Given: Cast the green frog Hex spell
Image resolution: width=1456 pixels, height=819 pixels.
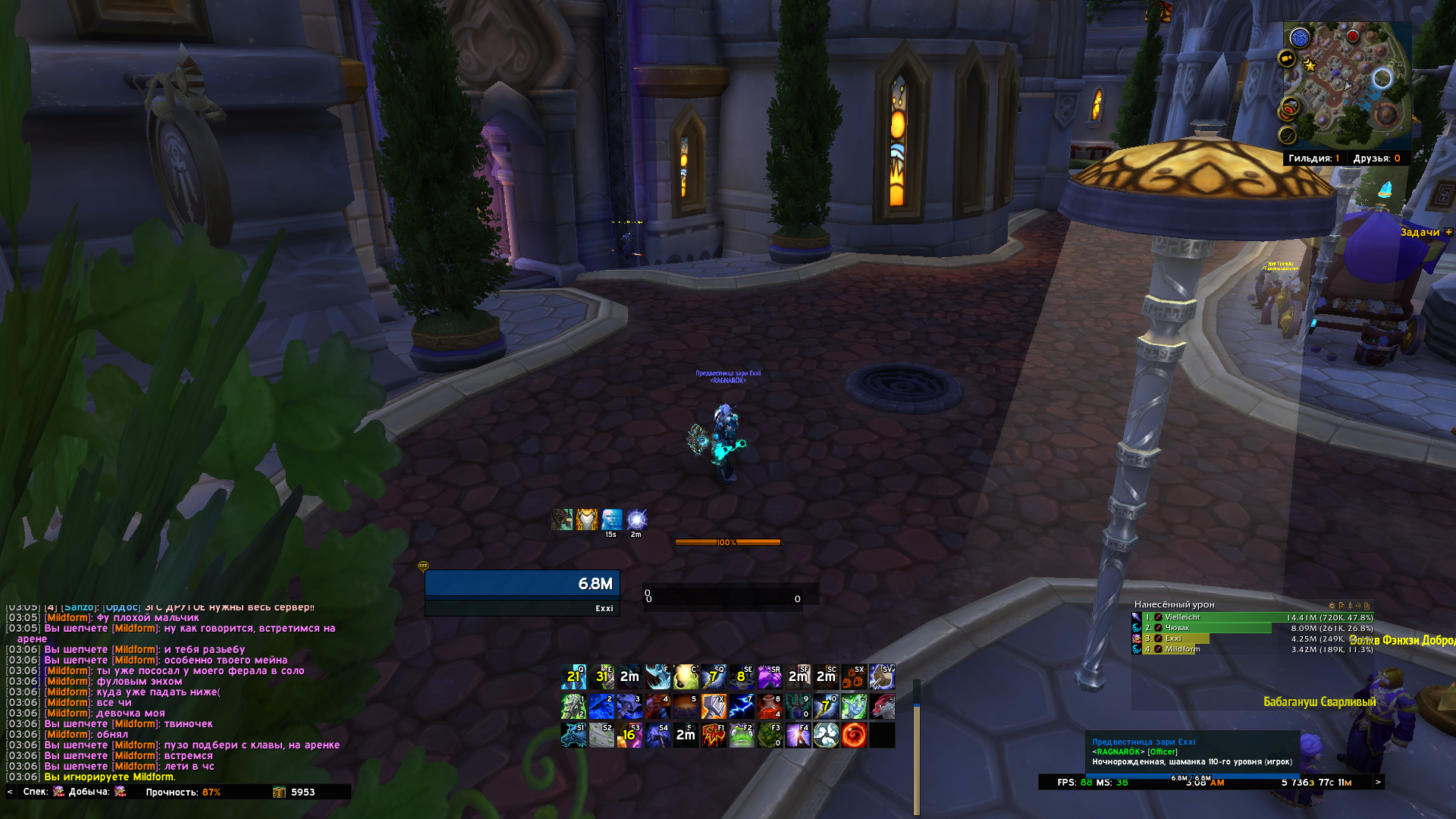Looking at the screenshot, I should pyautogui.click(x=742, y=735).
